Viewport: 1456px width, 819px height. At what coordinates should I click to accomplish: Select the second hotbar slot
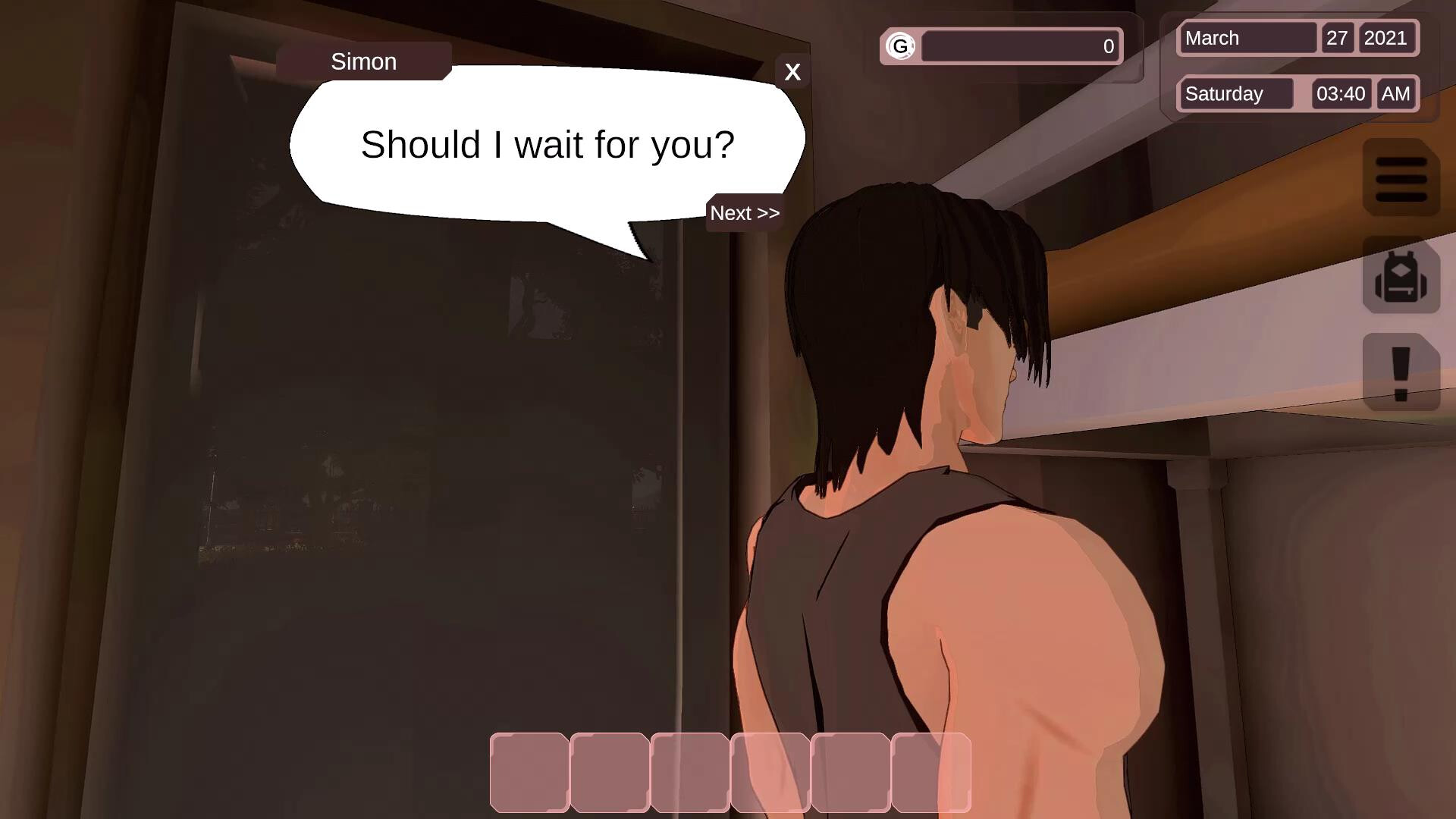609,773
